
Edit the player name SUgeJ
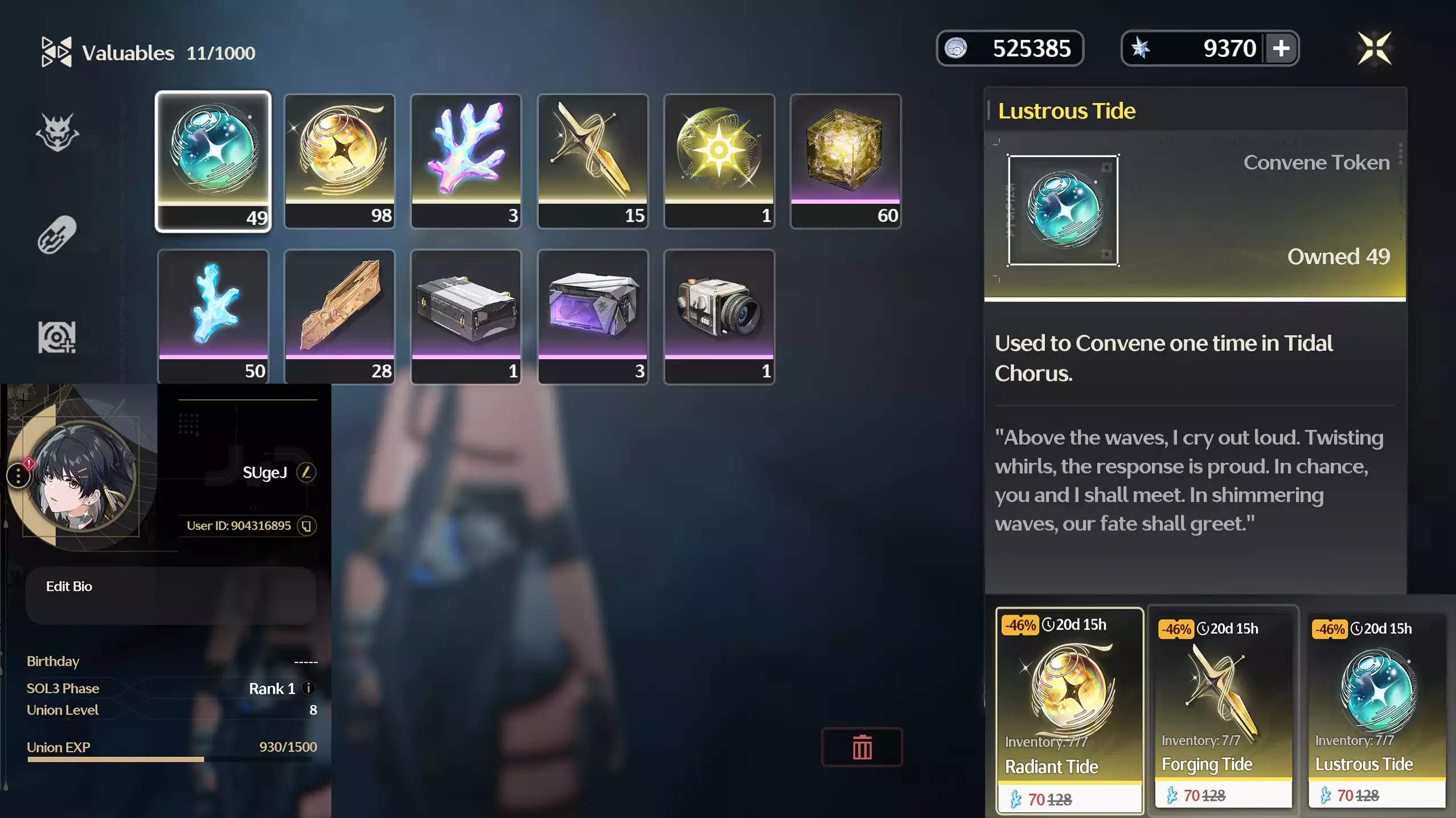pos(306,472)
